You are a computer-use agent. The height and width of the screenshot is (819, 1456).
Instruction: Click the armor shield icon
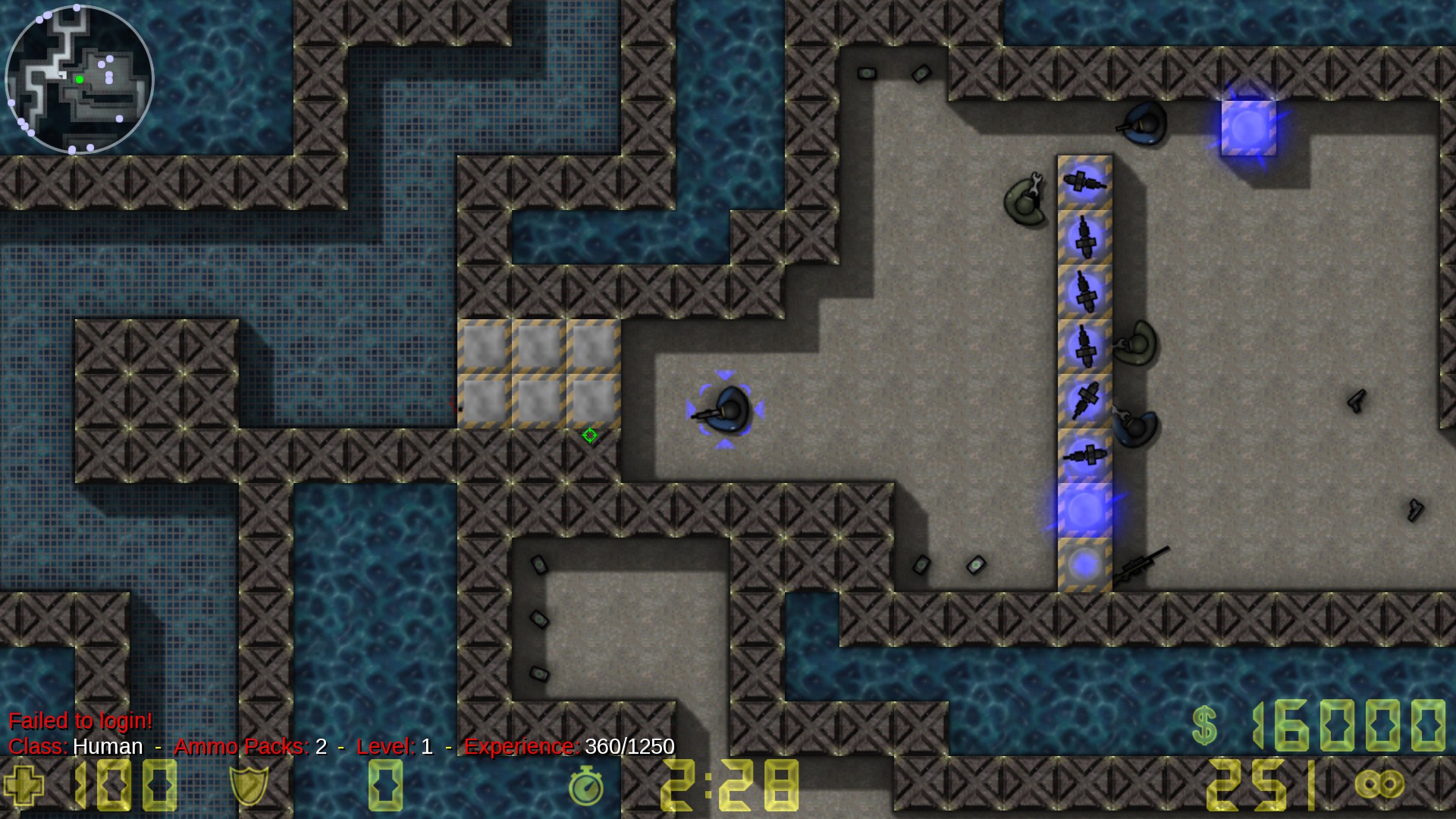[249, 785]
